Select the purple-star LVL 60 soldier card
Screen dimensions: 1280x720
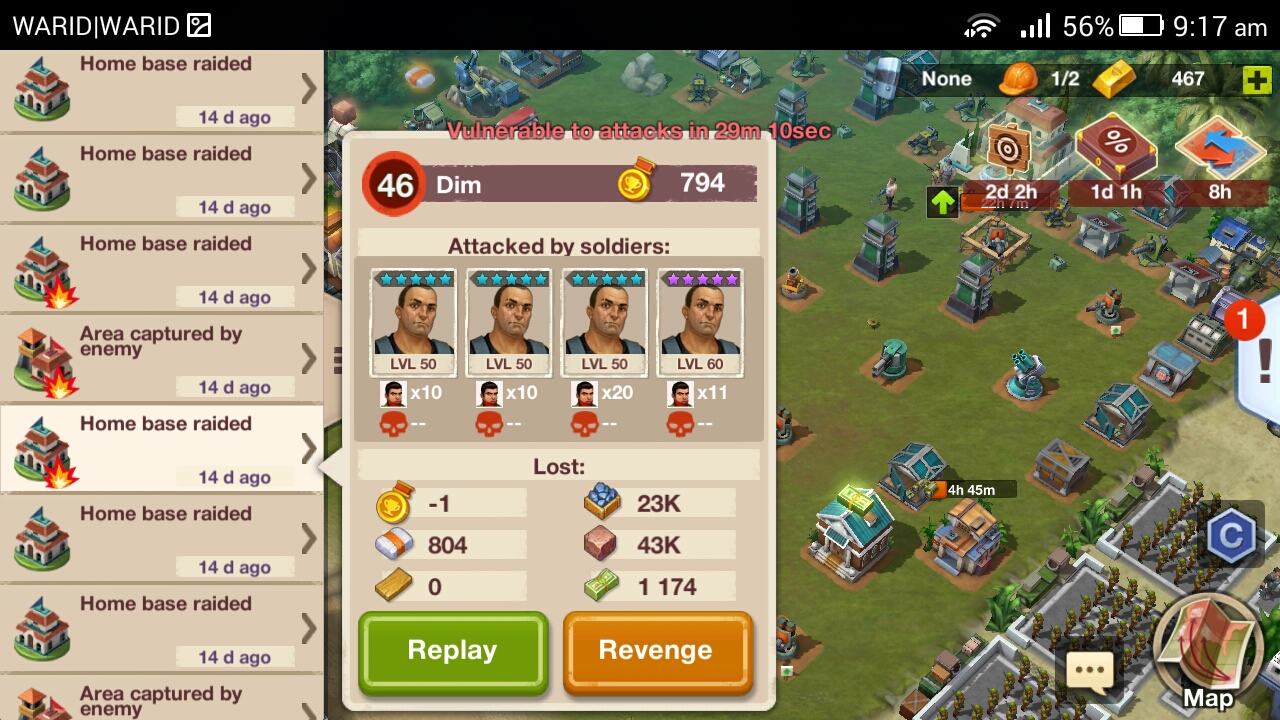[700, 323]
